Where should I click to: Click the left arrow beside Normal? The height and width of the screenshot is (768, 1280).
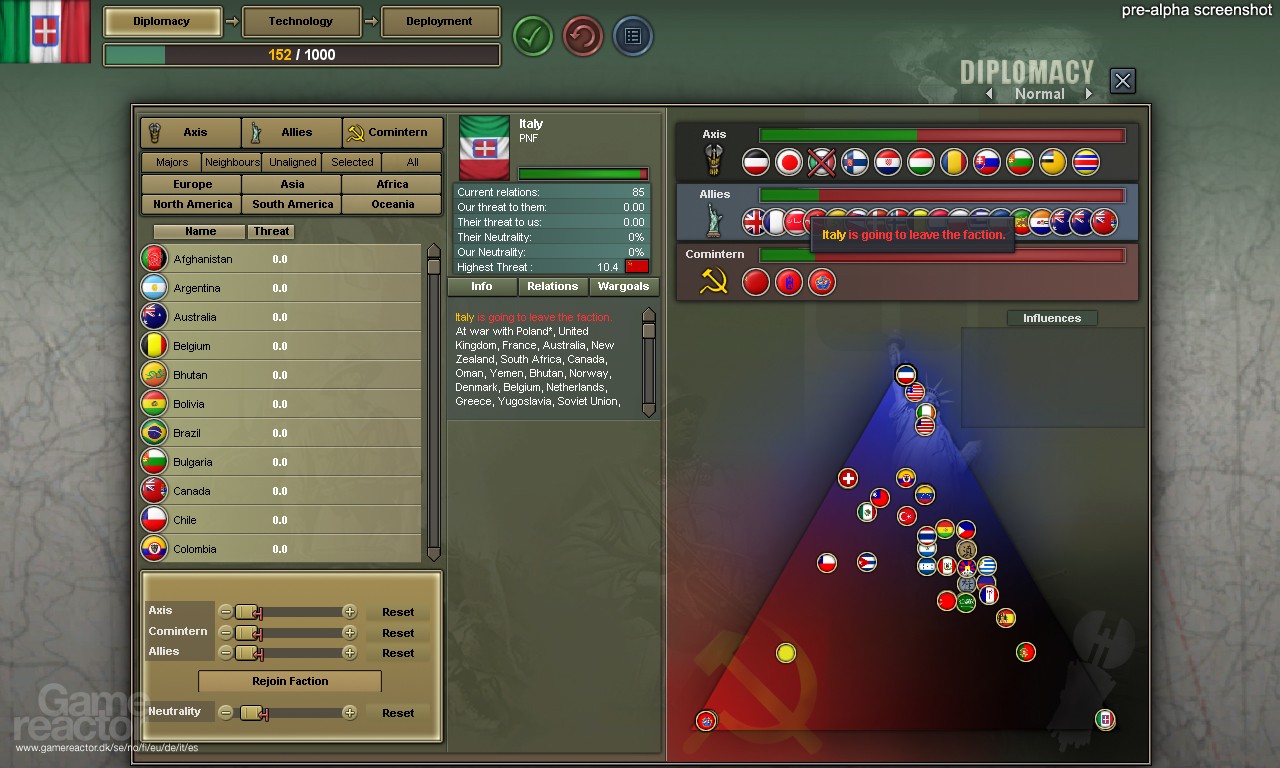pyautogui.click(x=989, y=93)
